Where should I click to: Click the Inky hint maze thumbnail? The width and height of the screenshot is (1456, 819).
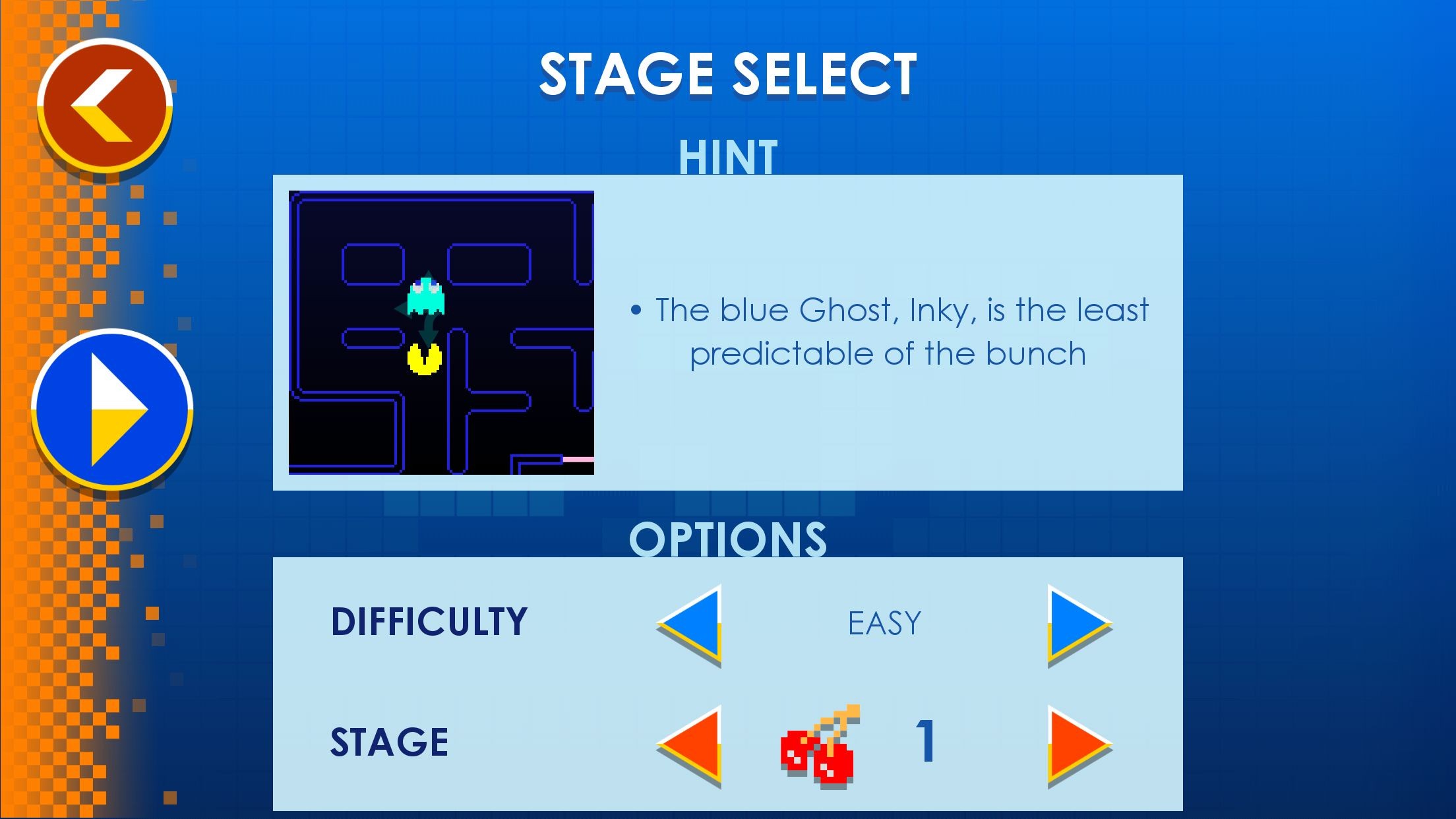click(441, 332)
